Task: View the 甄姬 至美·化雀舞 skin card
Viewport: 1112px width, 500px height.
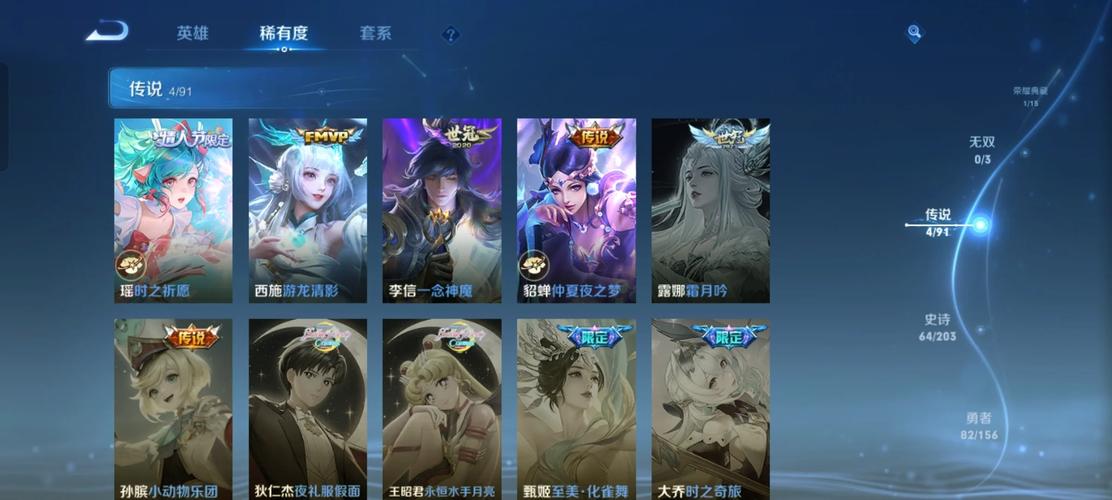Action: [575, 409]
